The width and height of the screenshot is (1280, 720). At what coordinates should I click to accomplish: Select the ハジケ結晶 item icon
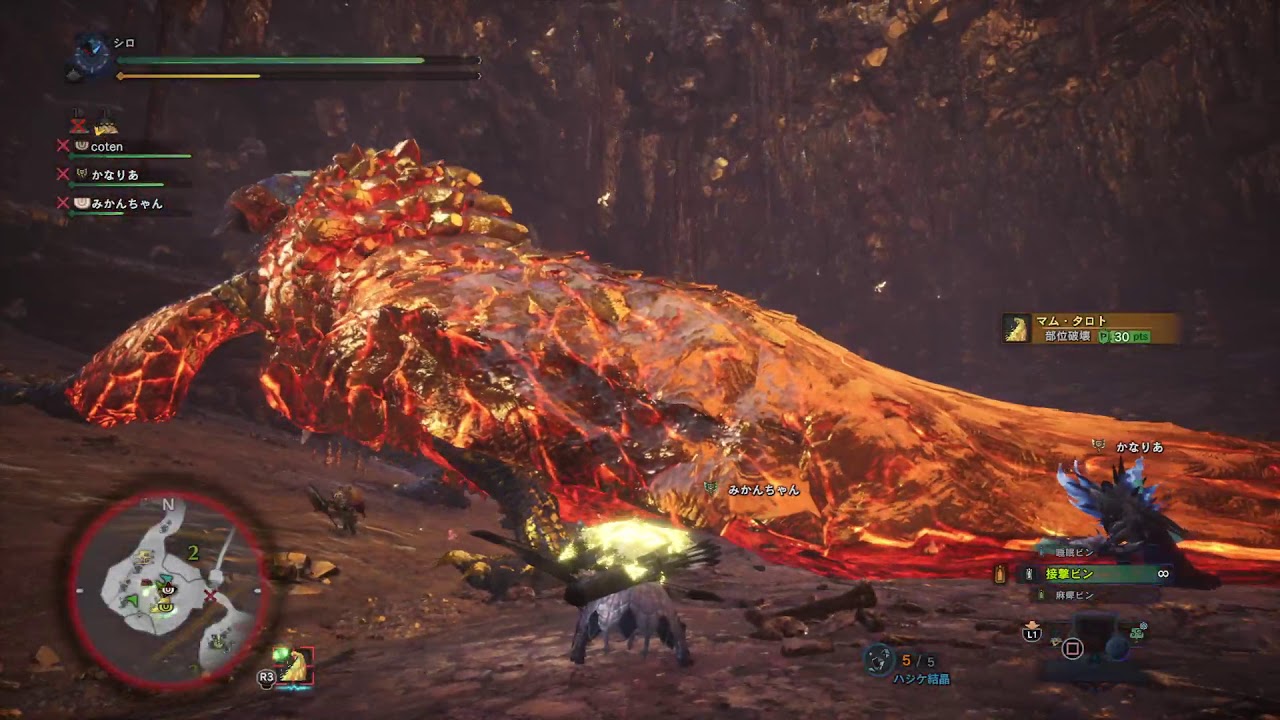[879, 658]
